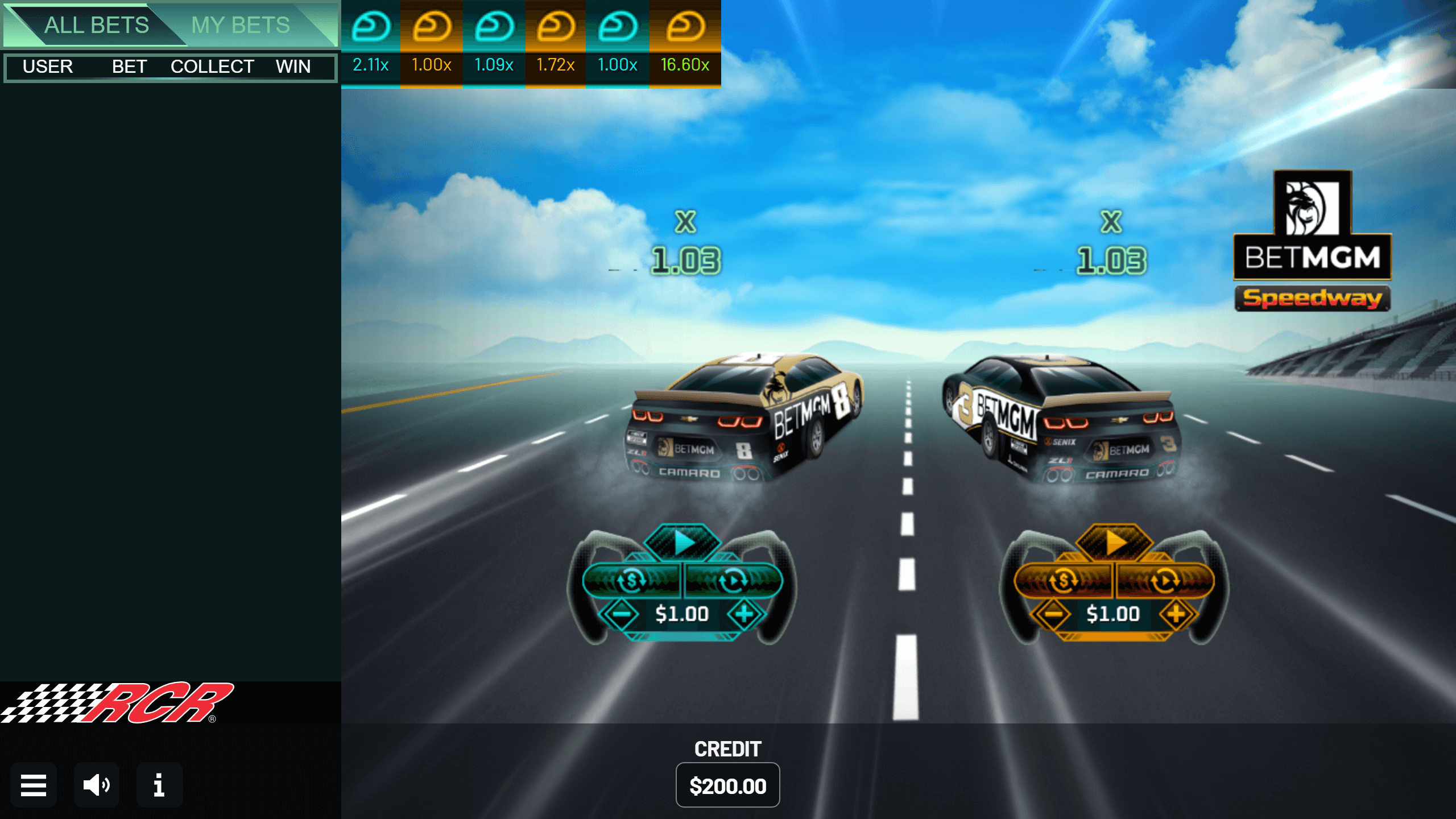This screenshot has width=1456, height=819.
Task: Switch to the MY BETS tab
Action: click(x=241, y=25)
